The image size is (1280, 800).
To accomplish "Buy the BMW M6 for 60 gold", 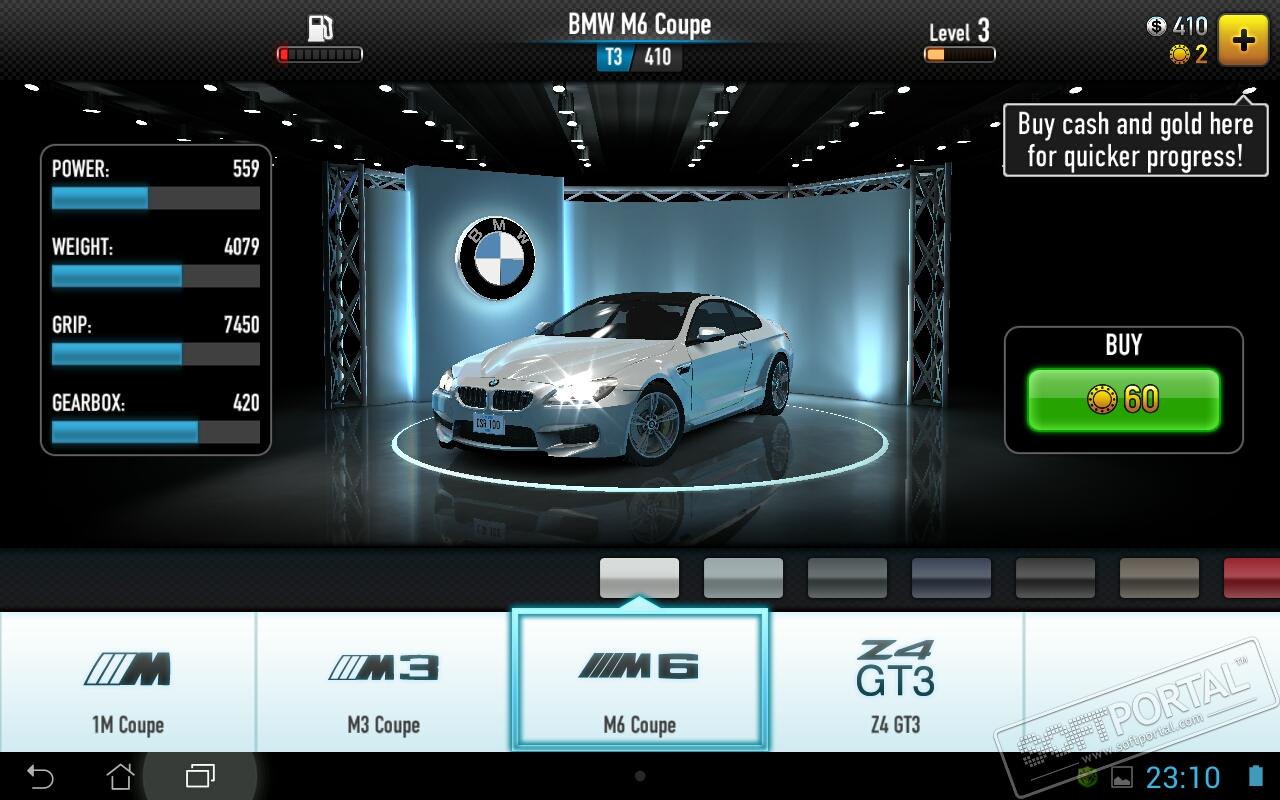I will 1123,400.
